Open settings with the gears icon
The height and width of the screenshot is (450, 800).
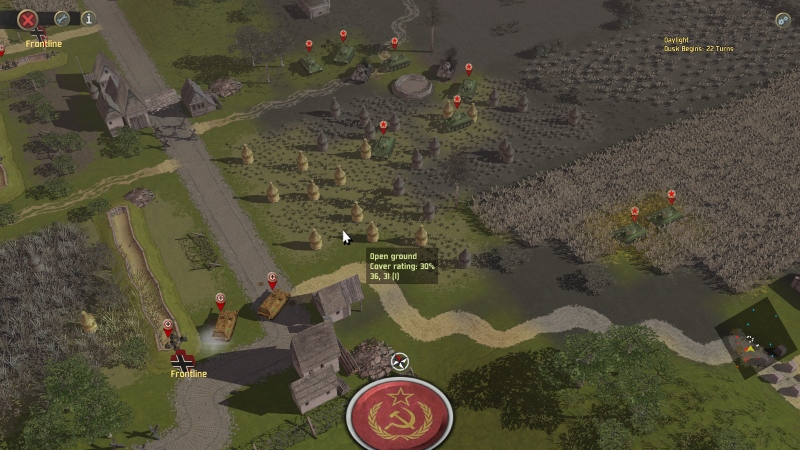[x=782, y=19]
